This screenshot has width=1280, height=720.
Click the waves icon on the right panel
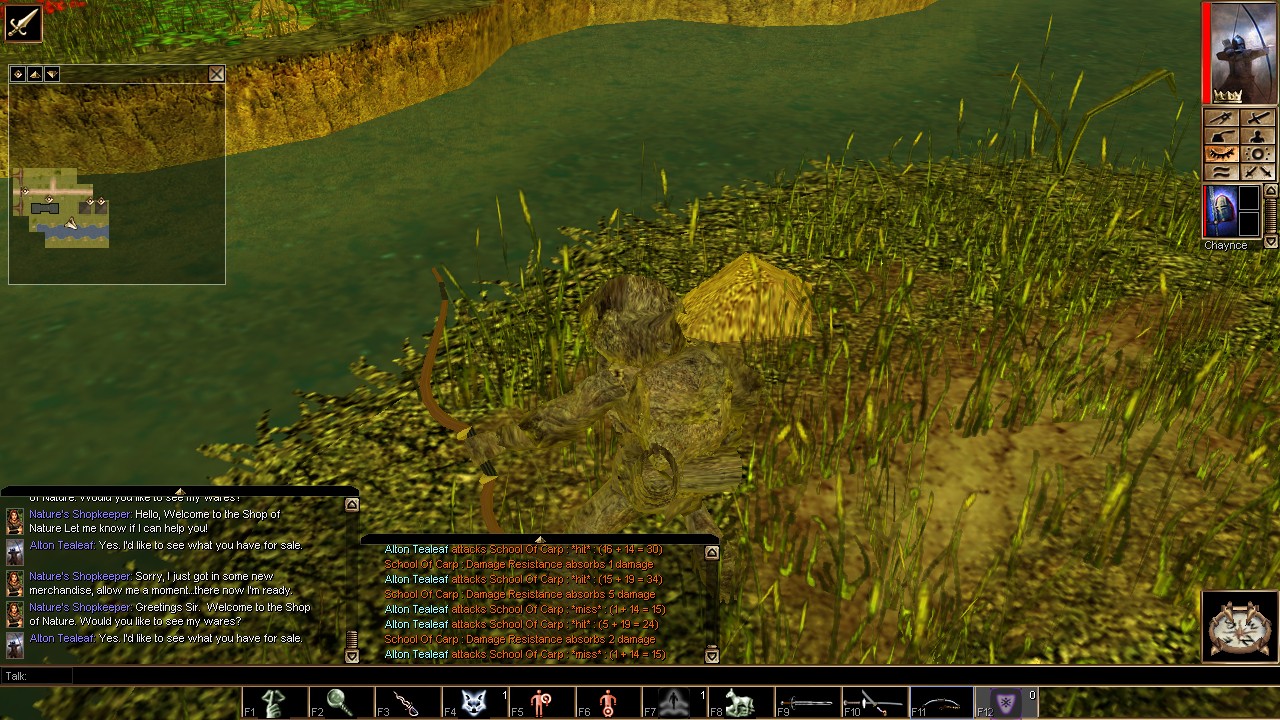coord(1223,171)
